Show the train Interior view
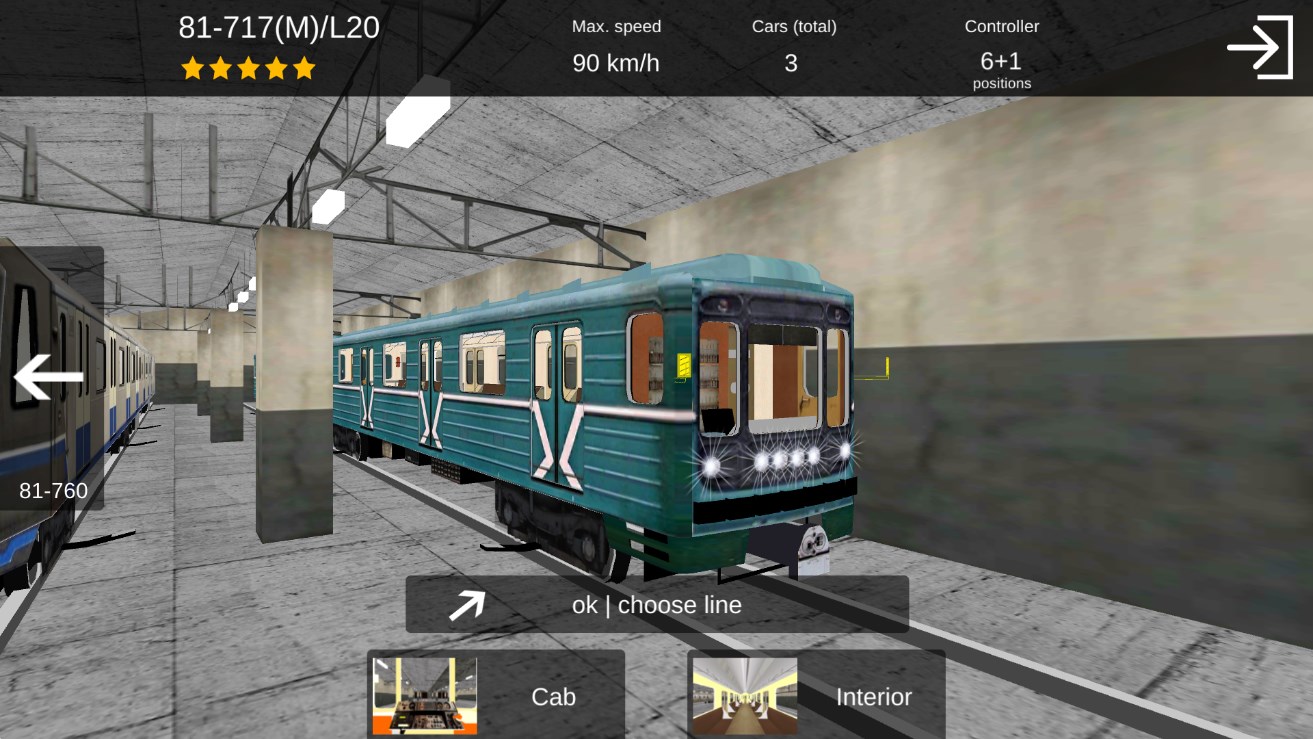 816,695
